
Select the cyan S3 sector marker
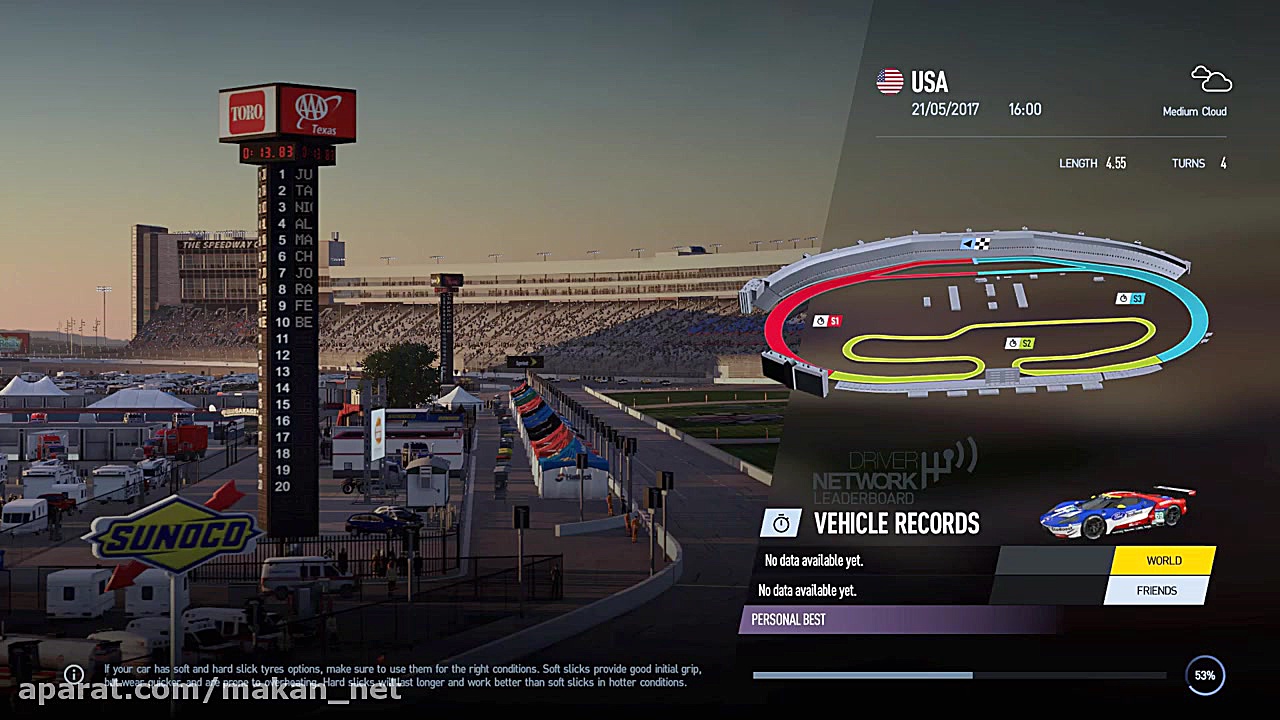pyautogui.click(x=1130, y=298)
